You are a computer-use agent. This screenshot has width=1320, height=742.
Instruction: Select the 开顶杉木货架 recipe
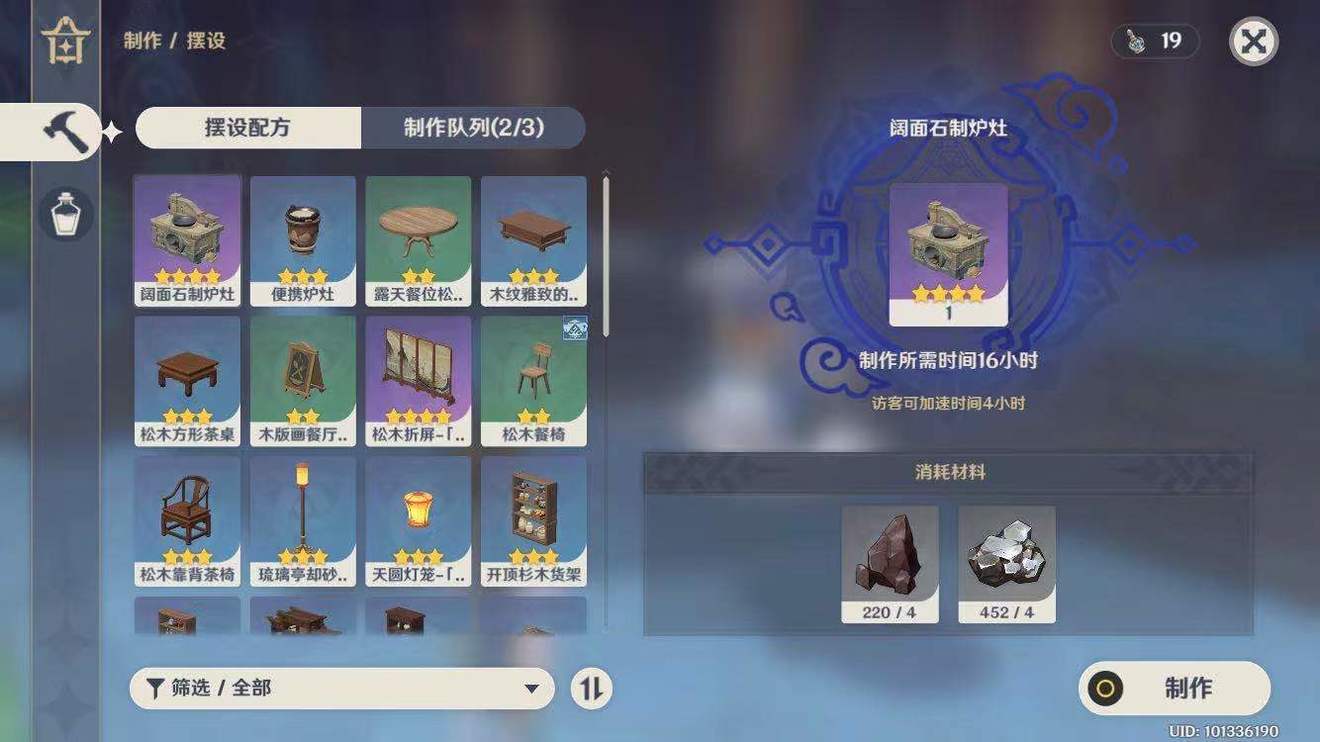(533, 520)
